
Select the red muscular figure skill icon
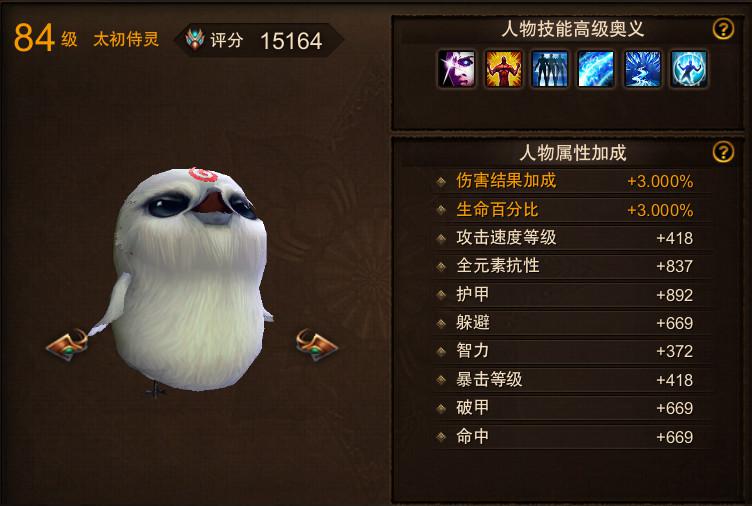coord(503,70)
